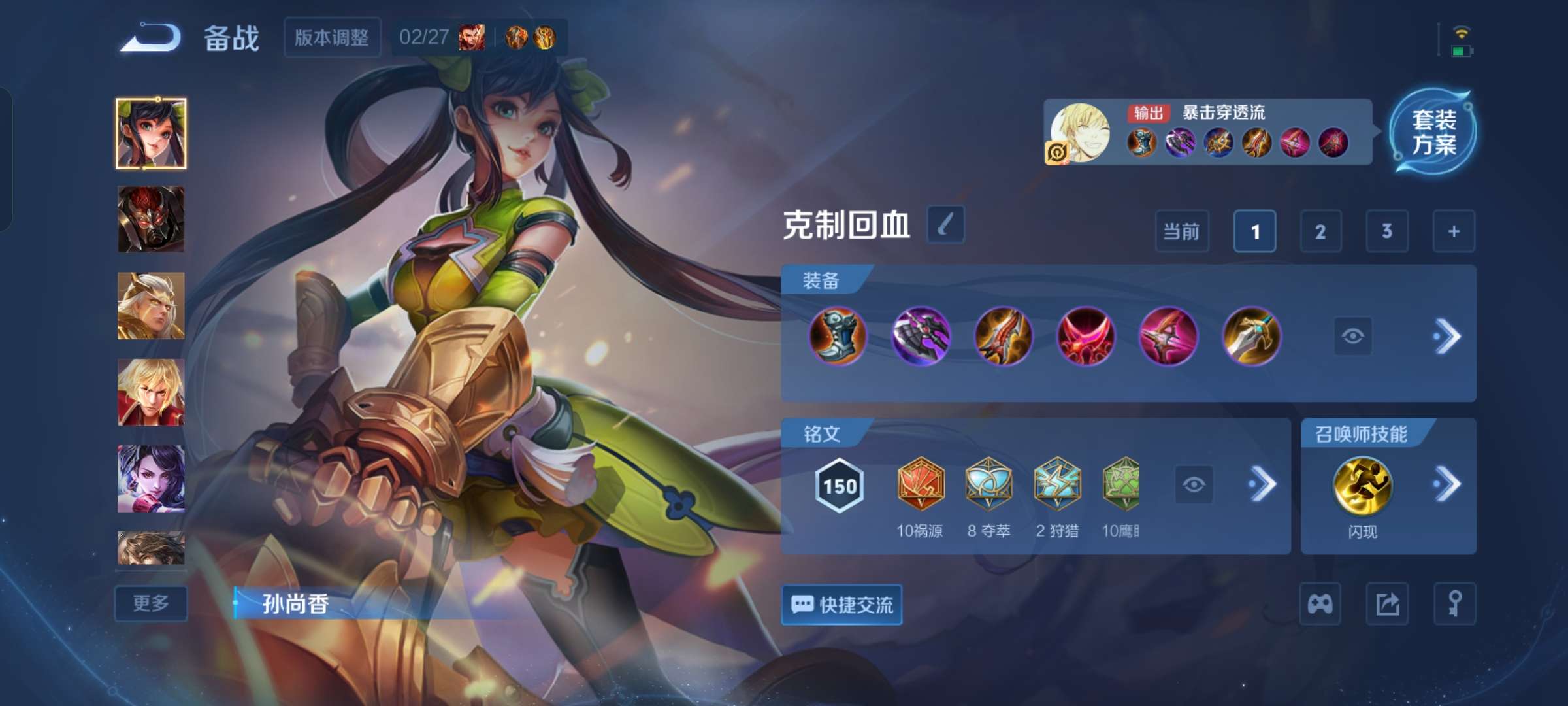Click the 版本调整 (version adjust) button
The height and width of the screenshot is (706, 1568).
coord(333,38)
